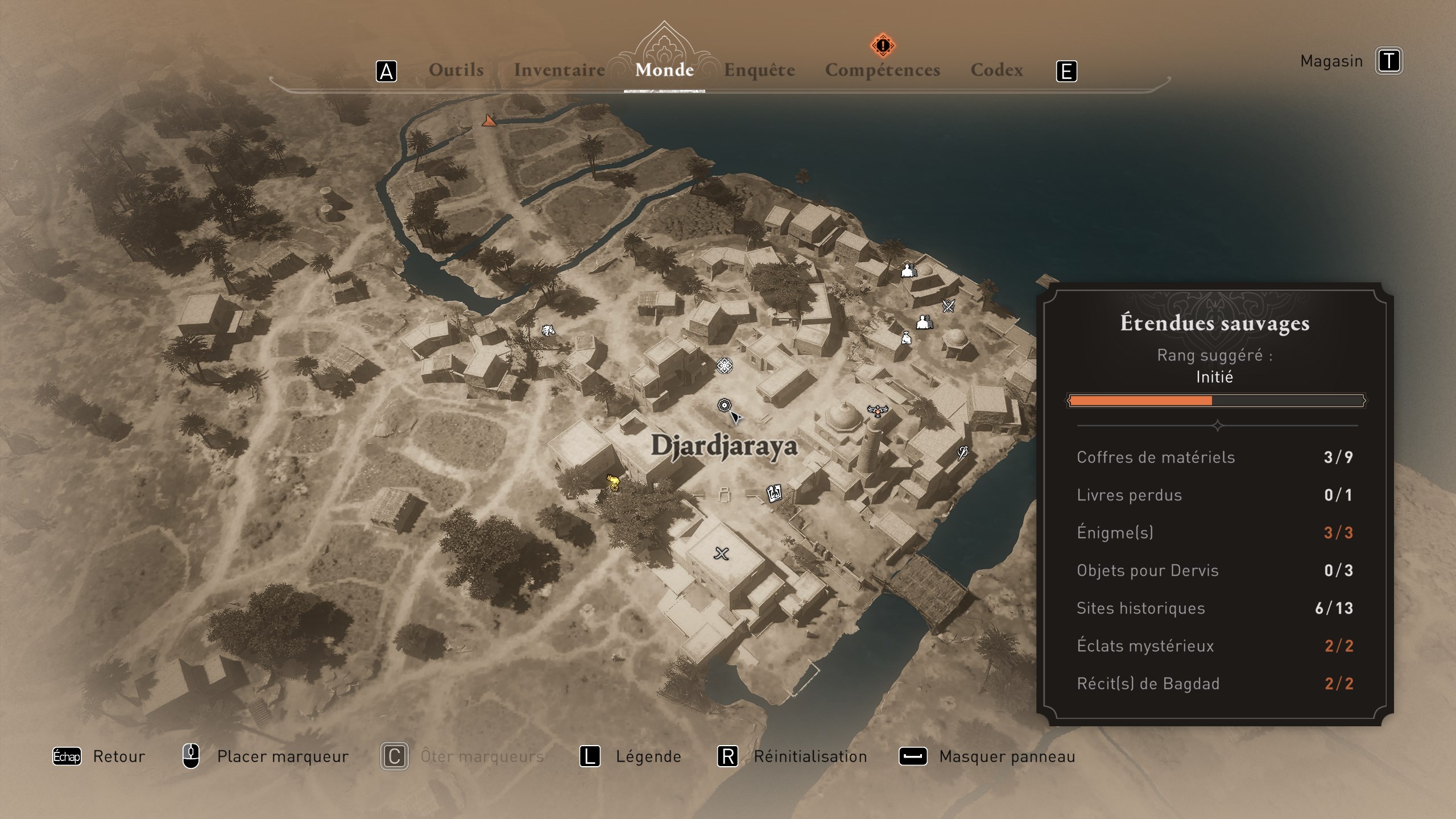
Task: Click the feather quill map marker
Action: pos(962,453)
